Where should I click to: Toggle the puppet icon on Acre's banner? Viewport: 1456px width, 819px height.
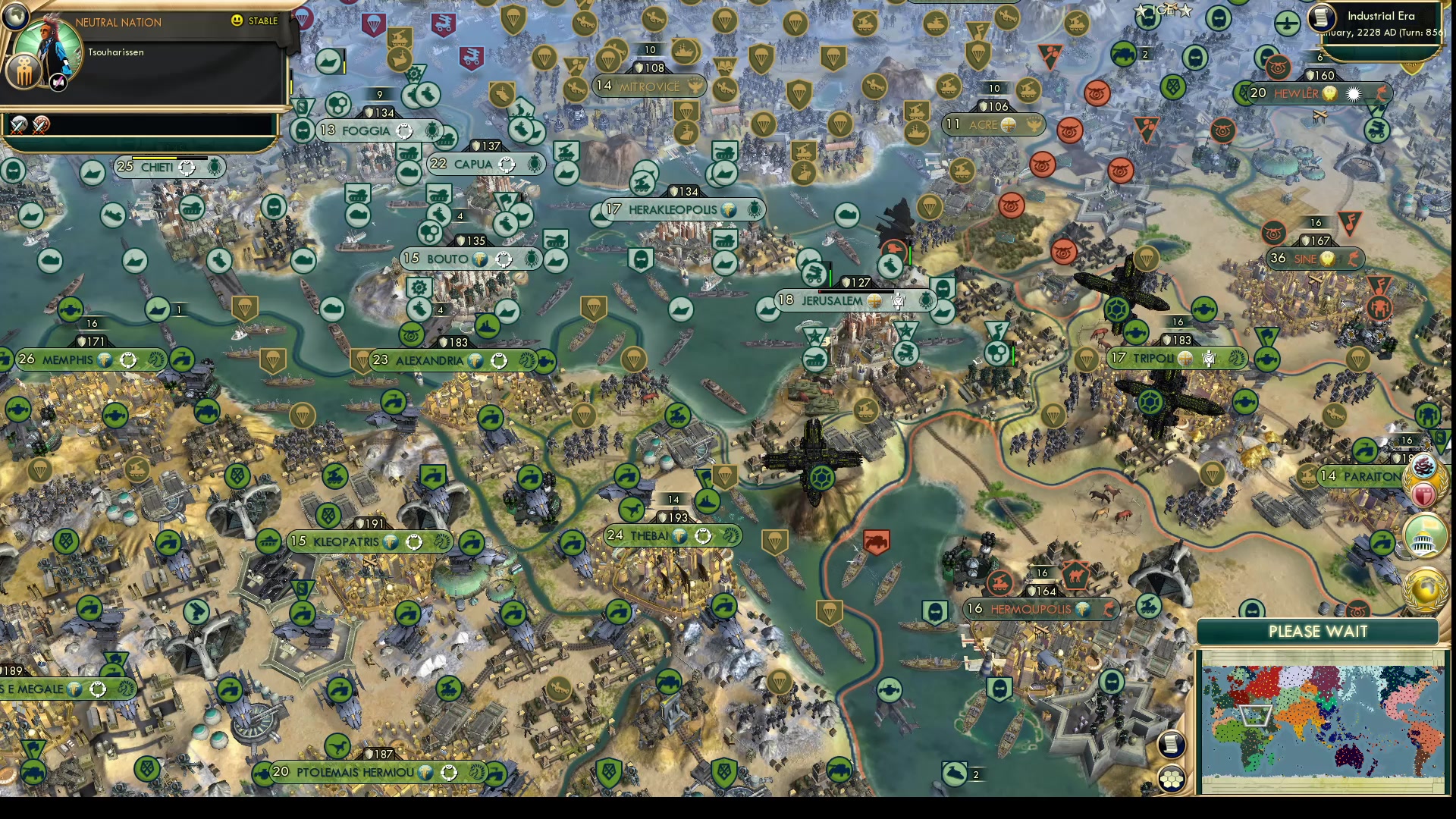point(1034,124)
